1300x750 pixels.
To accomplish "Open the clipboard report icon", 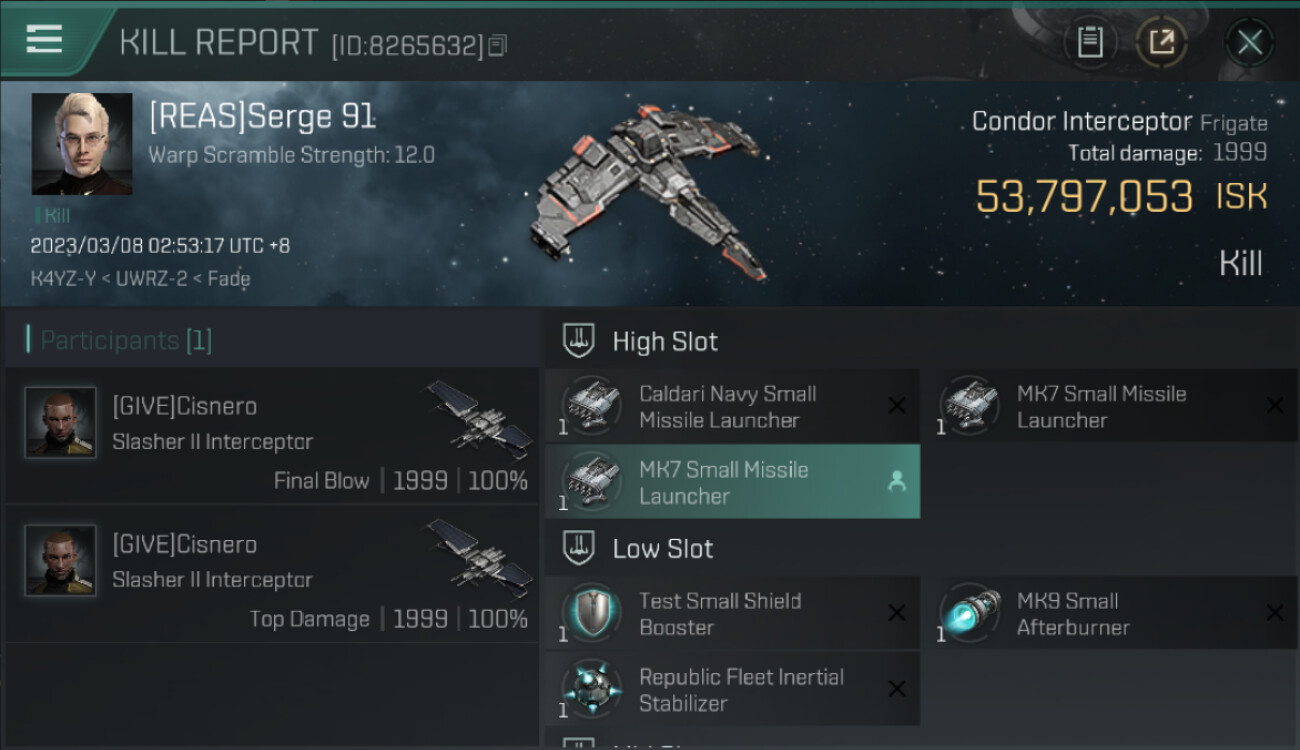I will coord(1090,42).
